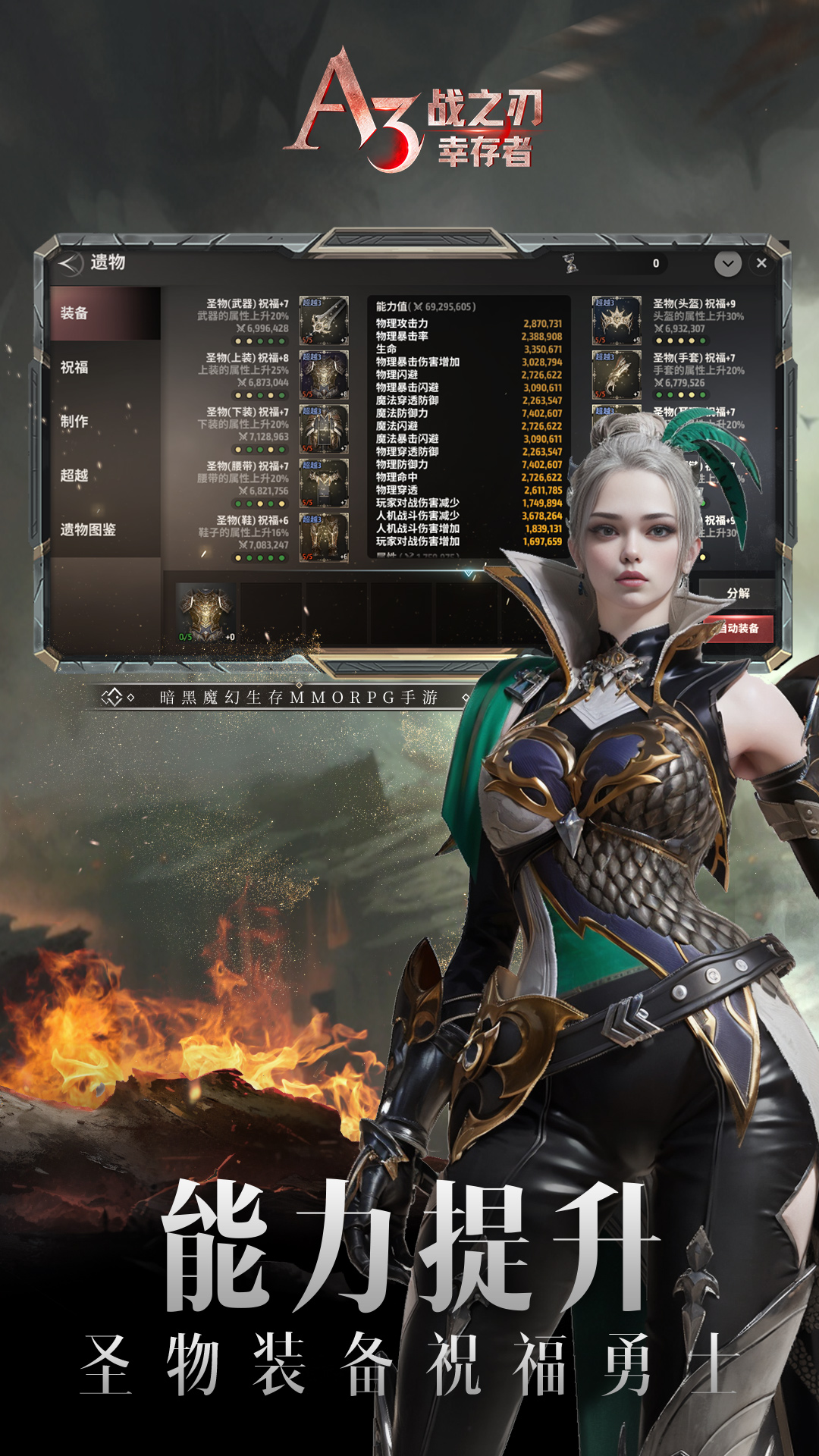
Task: Select the relic gloves (手套) slot
Action: tap(617, 375)
